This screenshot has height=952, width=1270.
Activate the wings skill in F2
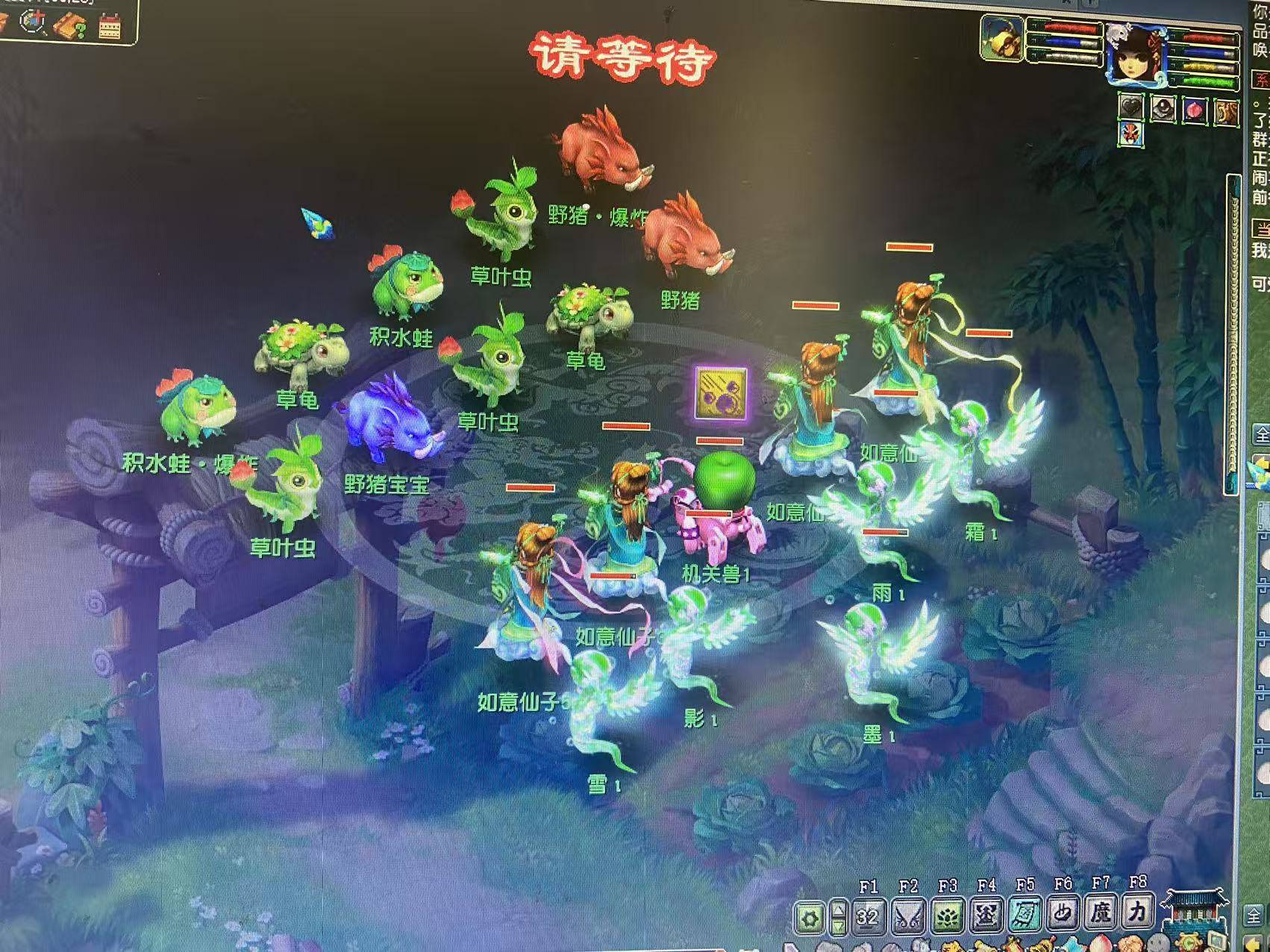click(x=908, y=915)
